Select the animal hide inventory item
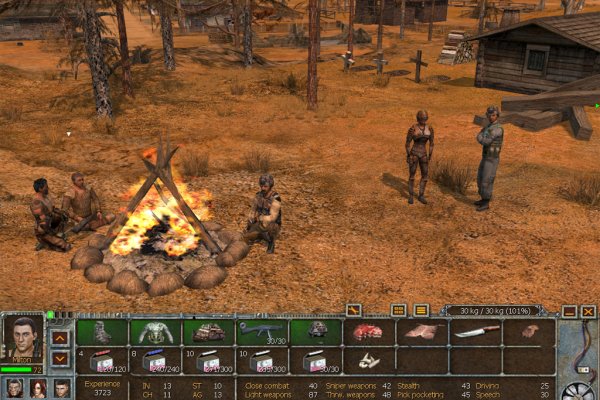Image resolution: width=600 pixels, height=400 pixels. 422,332
